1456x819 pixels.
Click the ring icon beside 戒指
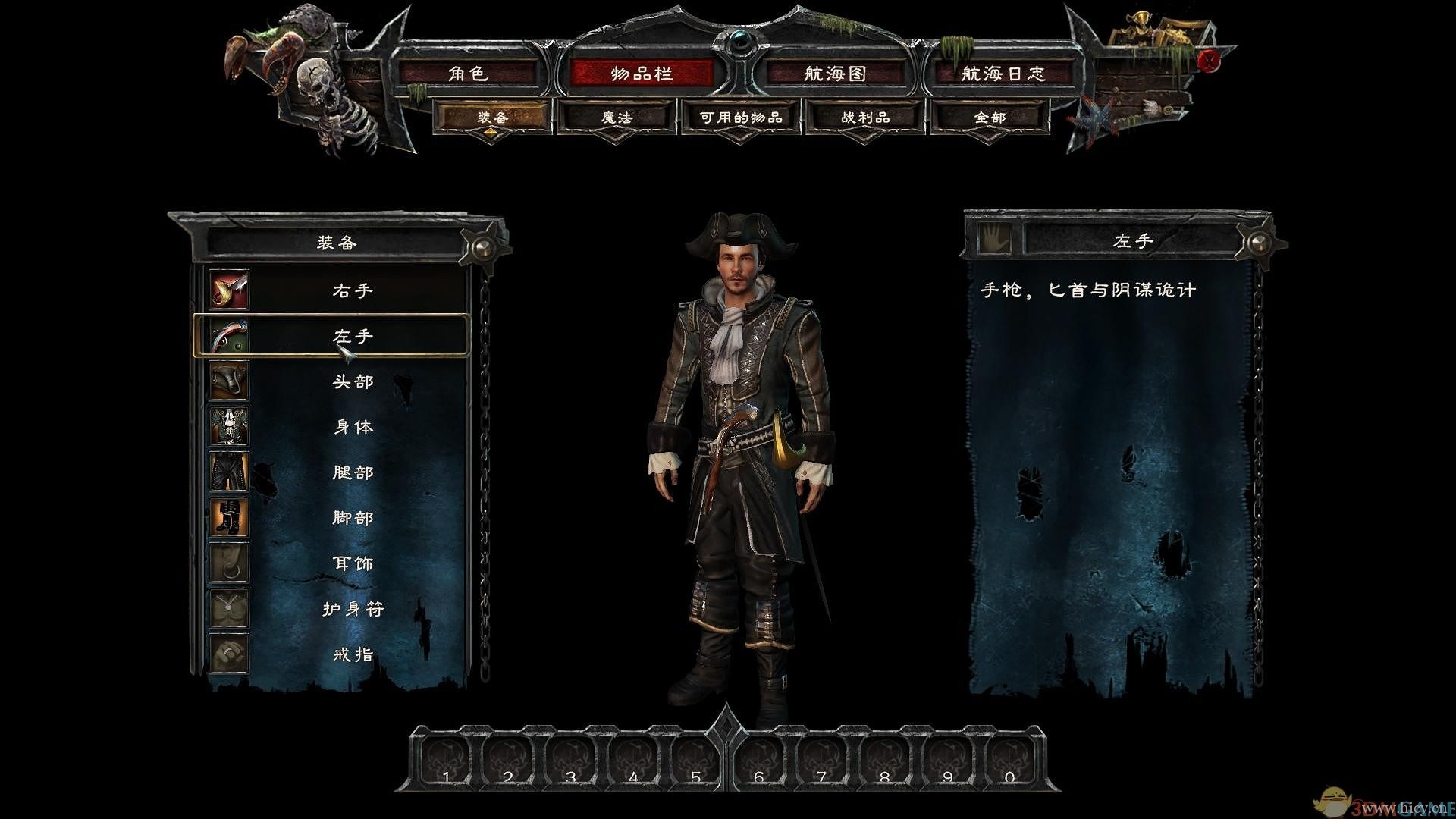[x=229, y=654]
